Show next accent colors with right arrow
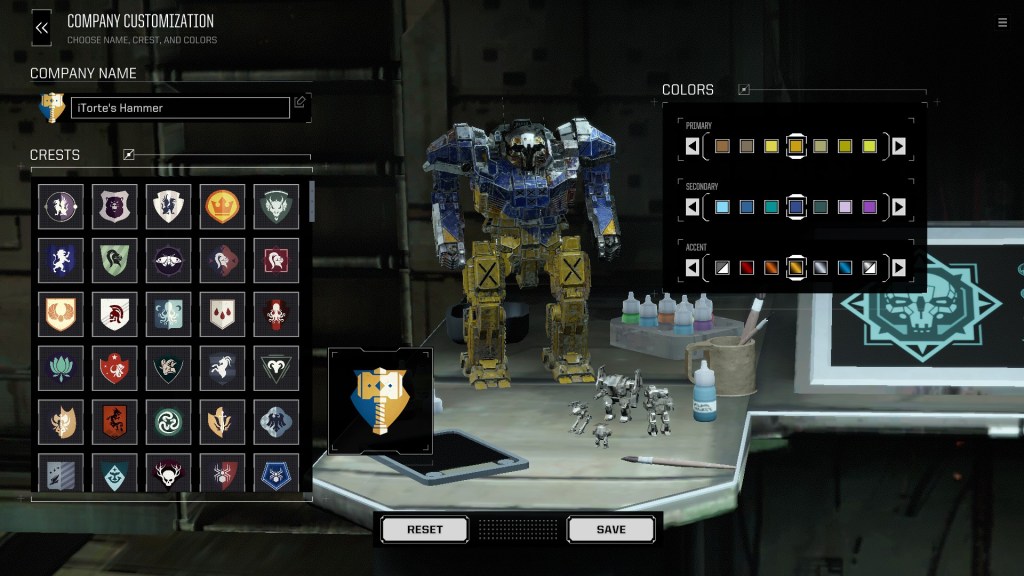This screenshot has height=576, width=1024. pos(899,267)
